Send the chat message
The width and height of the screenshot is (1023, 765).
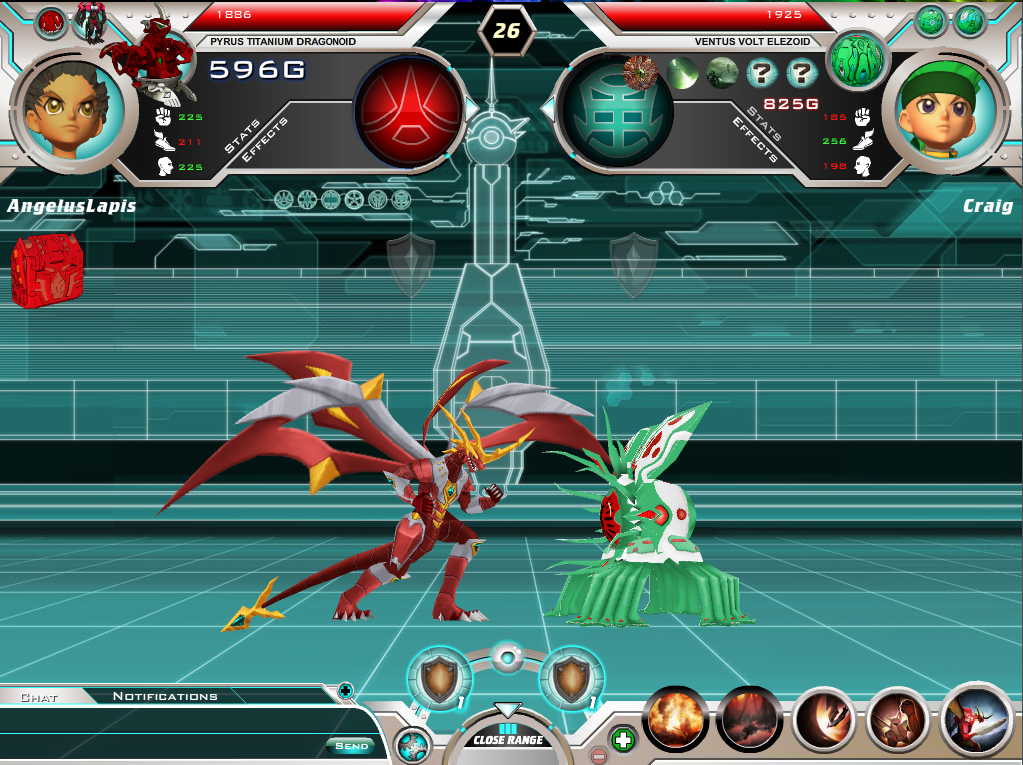coord(351,746)
